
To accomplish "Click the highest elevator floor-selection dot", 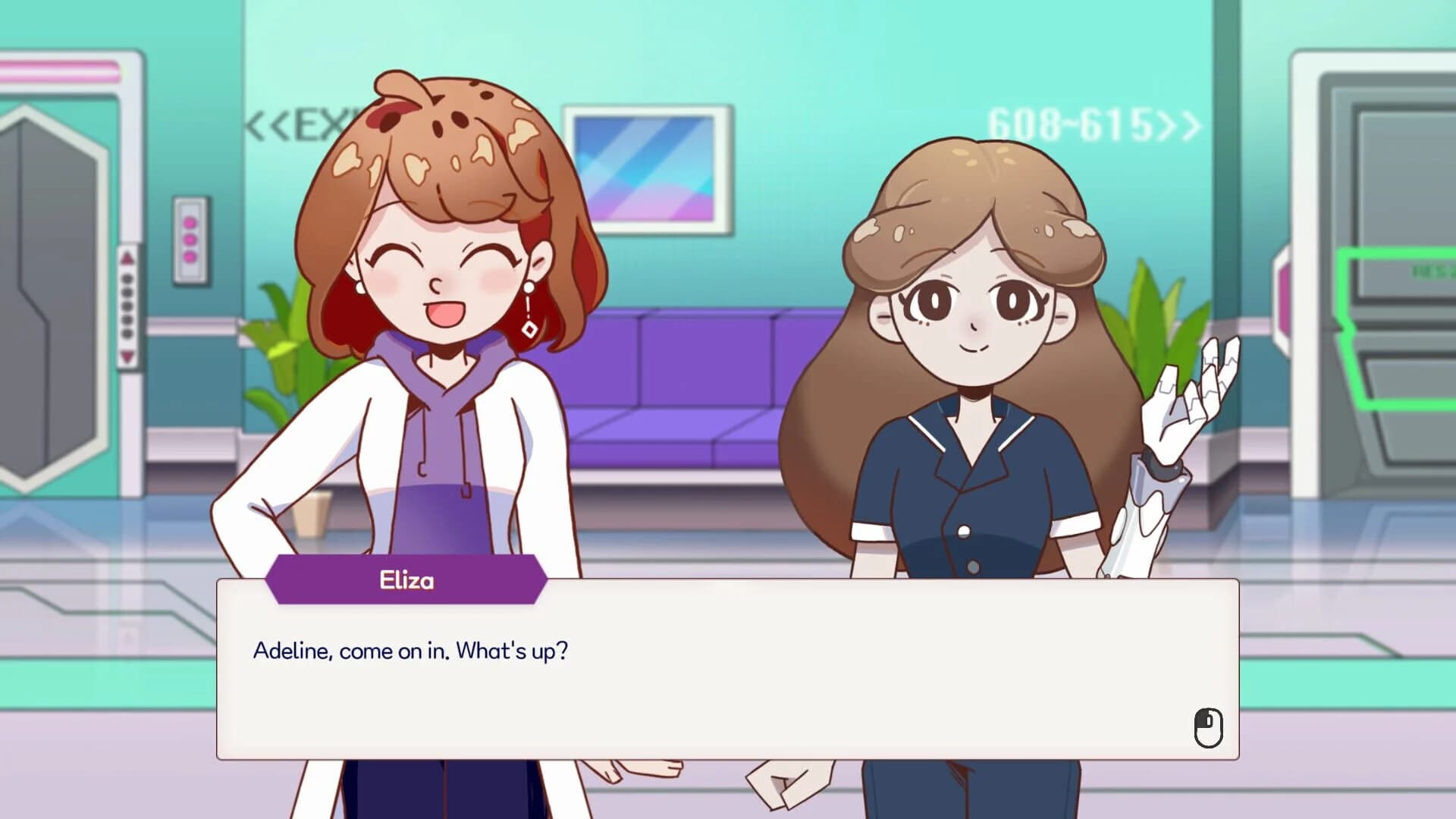I will 127,278.
